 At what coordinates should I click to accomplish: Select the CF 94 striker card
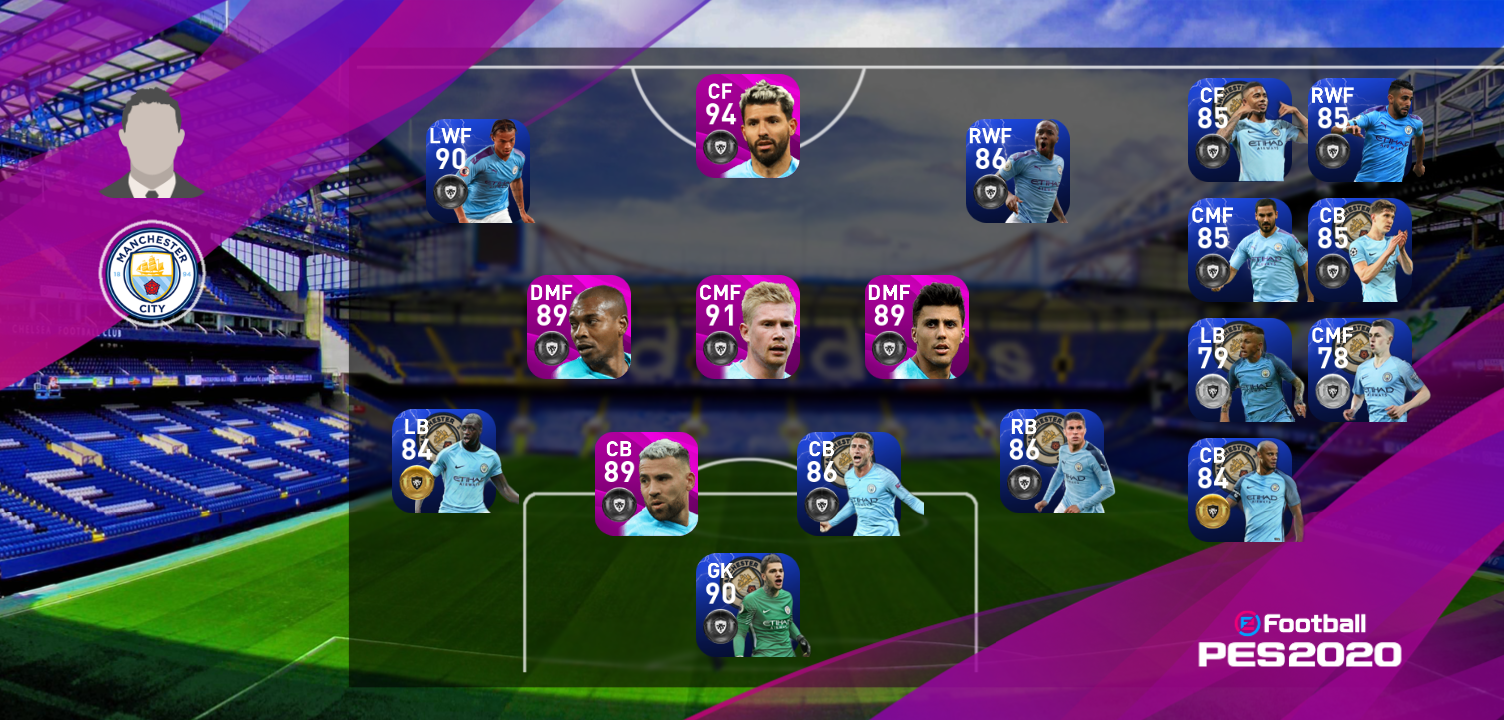pyautogui.click(x=747, y=127)
